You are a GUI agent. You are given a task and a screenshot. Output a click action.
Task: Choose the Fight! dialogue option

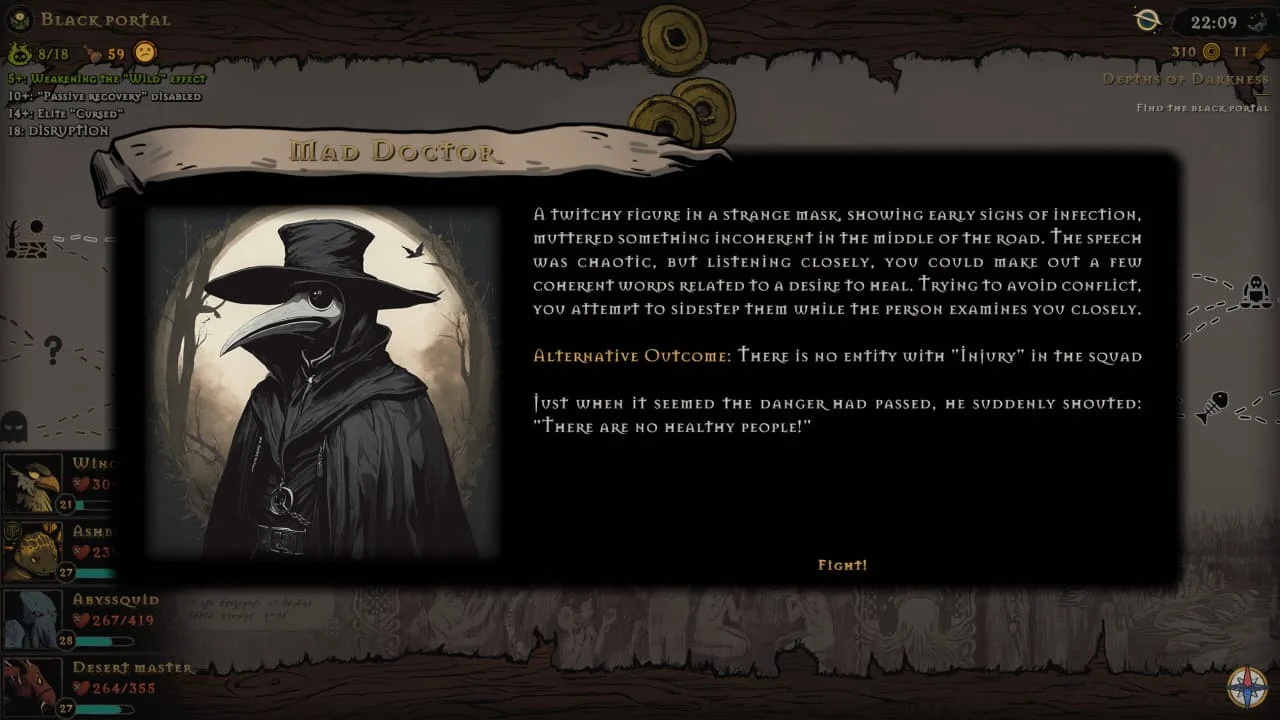[x=842, y=565]
